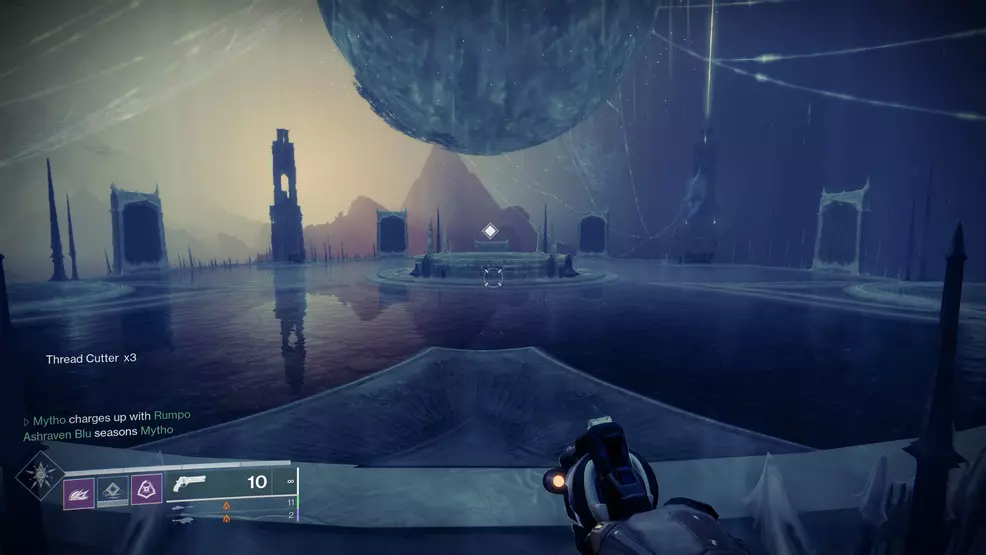The width and height of the screenshot is (986, 555).
Task: Trigger the purple hexagon ability icon
Action: pos(146,489)
